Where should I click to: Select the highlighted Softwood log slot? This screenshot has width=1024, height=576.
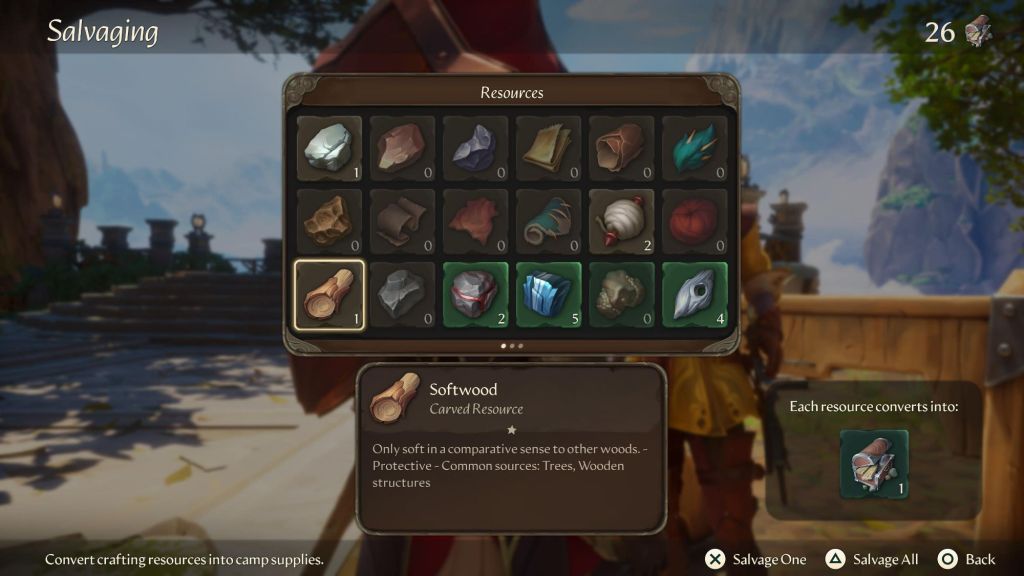coord(329,294)
